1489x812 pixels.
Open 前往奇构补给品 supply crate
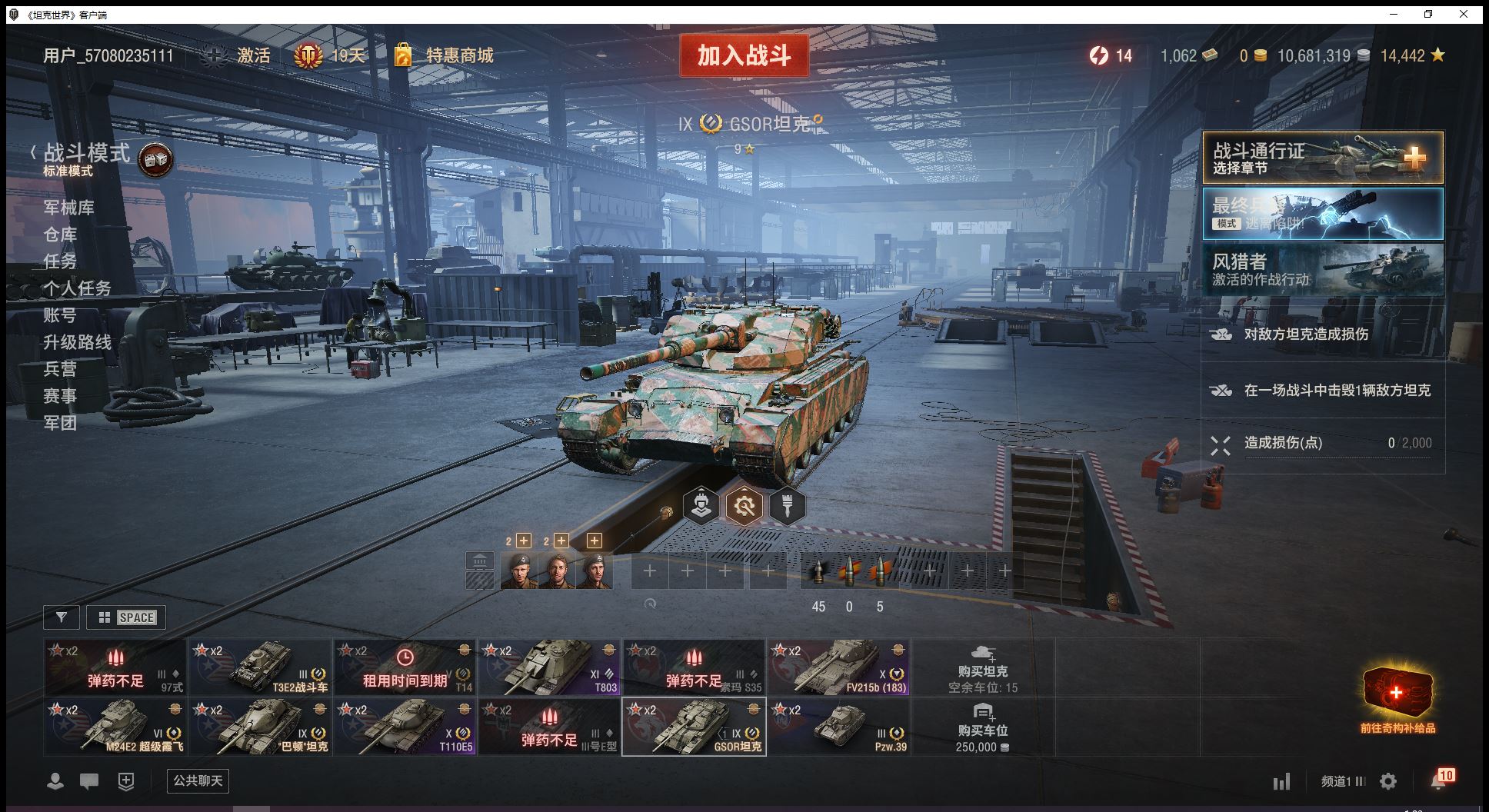coord(1397,698)
